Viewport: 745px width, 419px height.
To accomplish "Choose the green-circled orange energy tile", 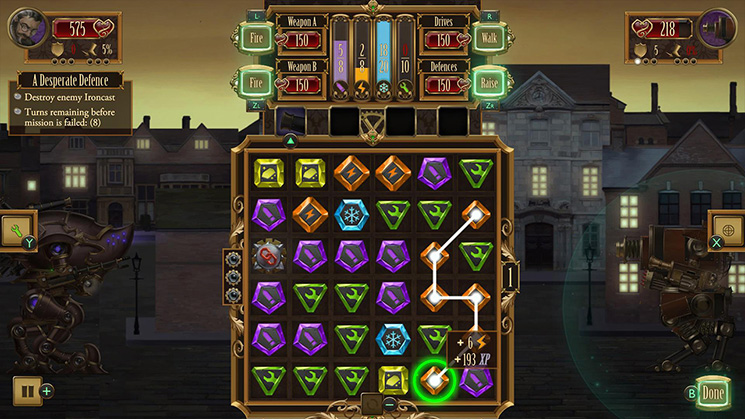I will tap(434, 379).
